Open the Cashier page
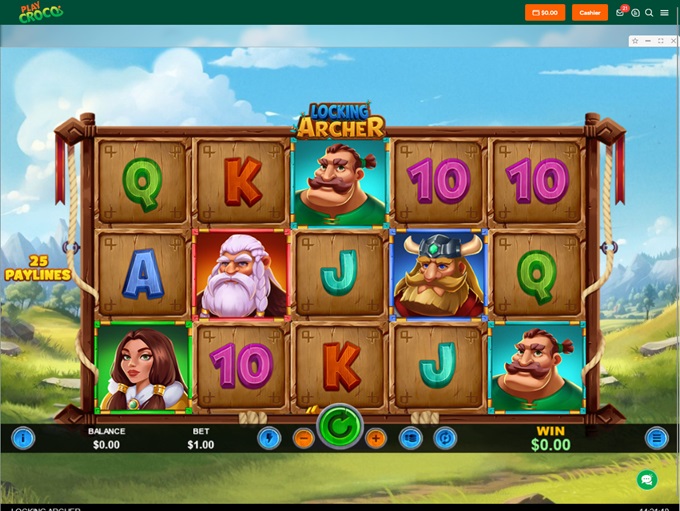The image size is (680, 511). (590, 13)
